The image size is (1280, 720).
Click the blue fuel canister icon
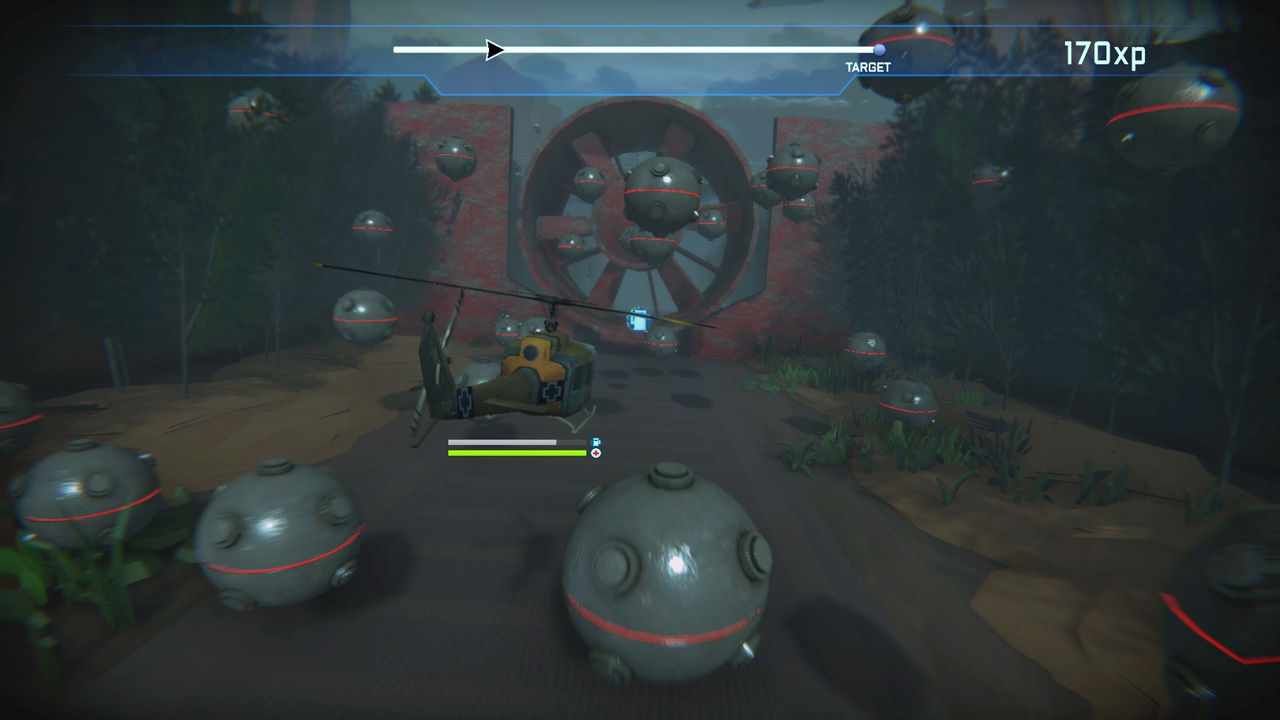tap(596, 442)
